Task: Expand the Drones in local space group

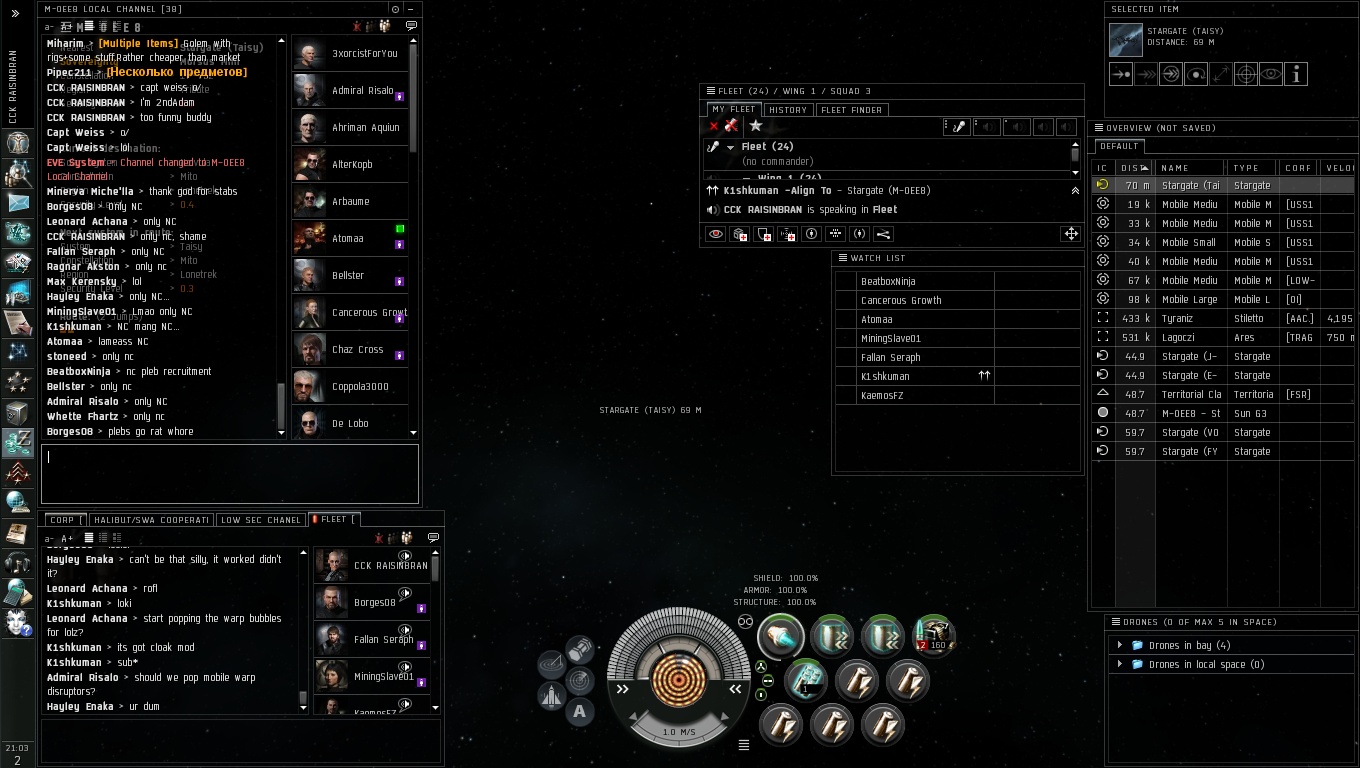Action: tap(1120, 665)
